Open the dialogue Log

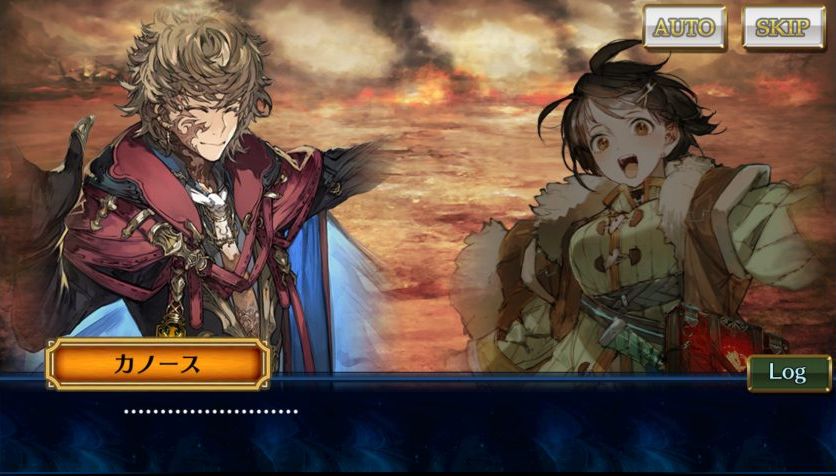click(788, 373)
